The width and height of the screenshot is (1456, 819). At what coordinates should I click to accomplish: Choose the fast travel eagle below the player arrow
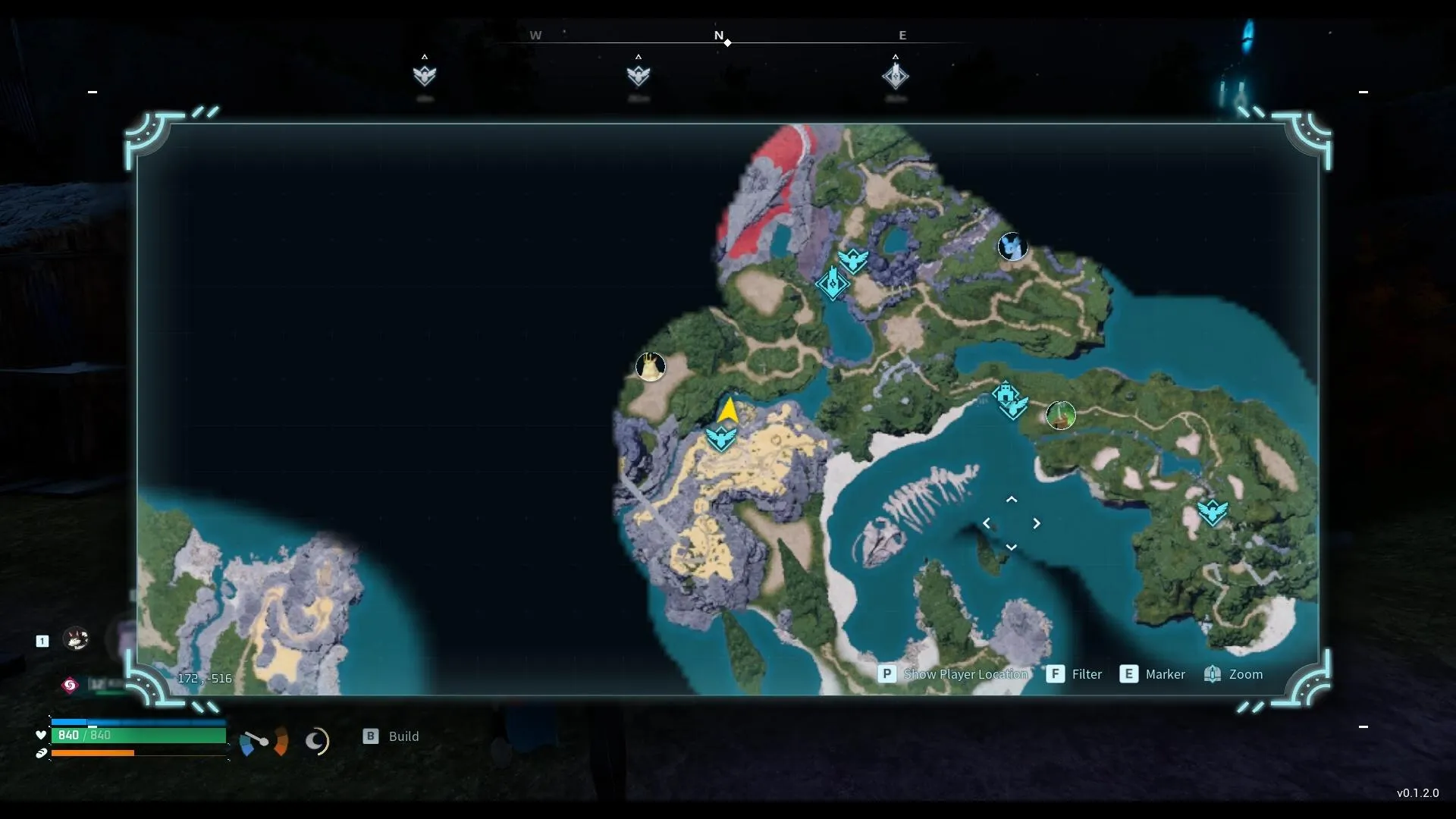point(721,438)
